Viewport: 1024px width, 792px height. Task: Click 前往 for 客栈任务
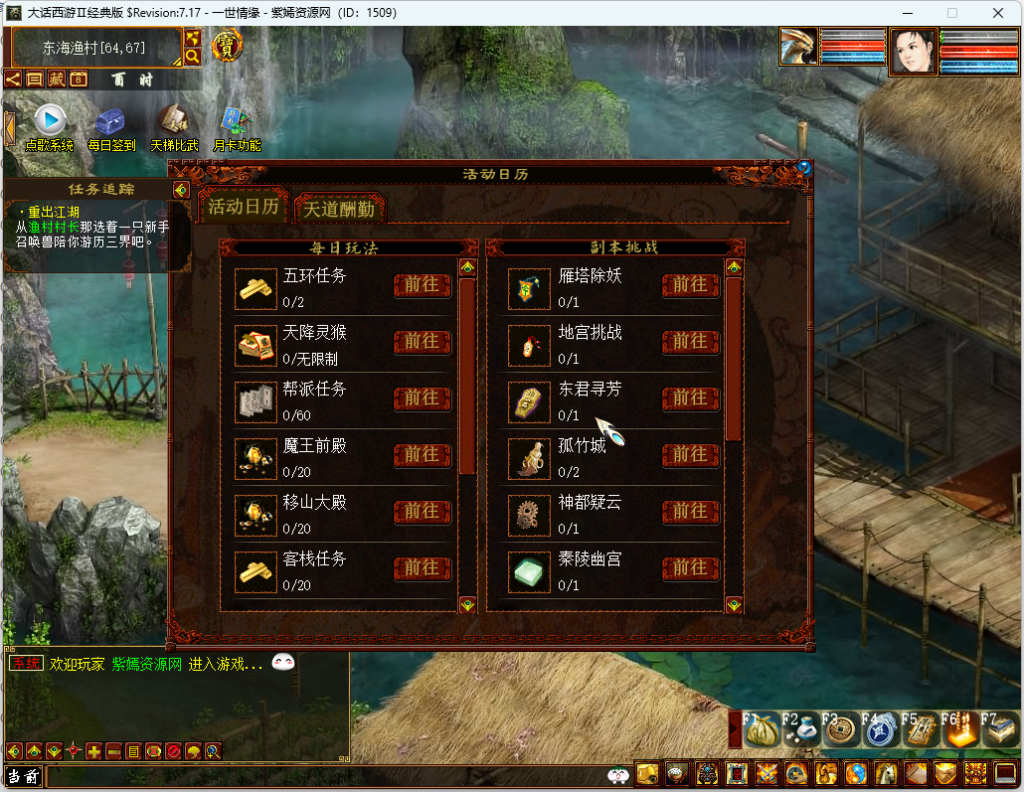pyautogui.click(x=422, y=568)
